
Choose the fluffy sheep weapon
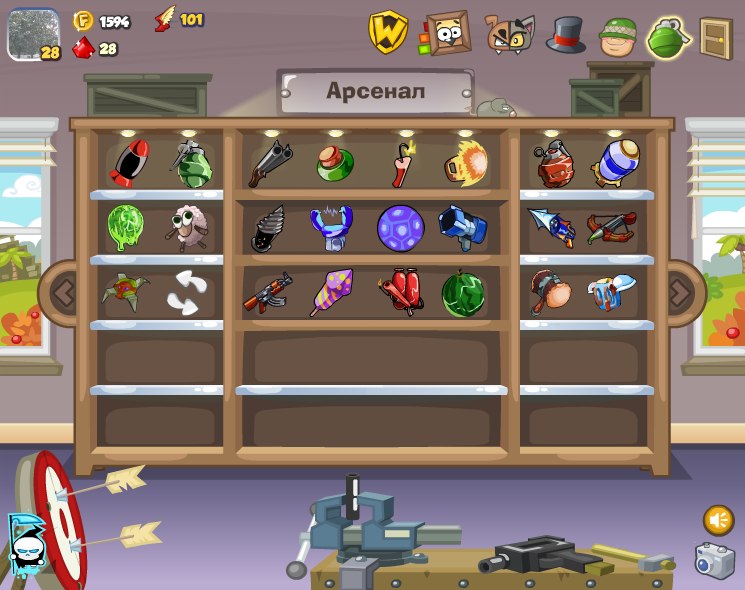187,227
